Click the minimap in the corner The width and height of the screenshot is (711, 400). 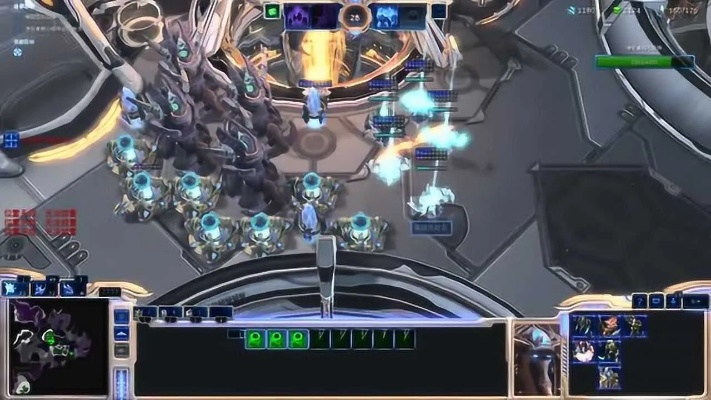tap(55, 346)
